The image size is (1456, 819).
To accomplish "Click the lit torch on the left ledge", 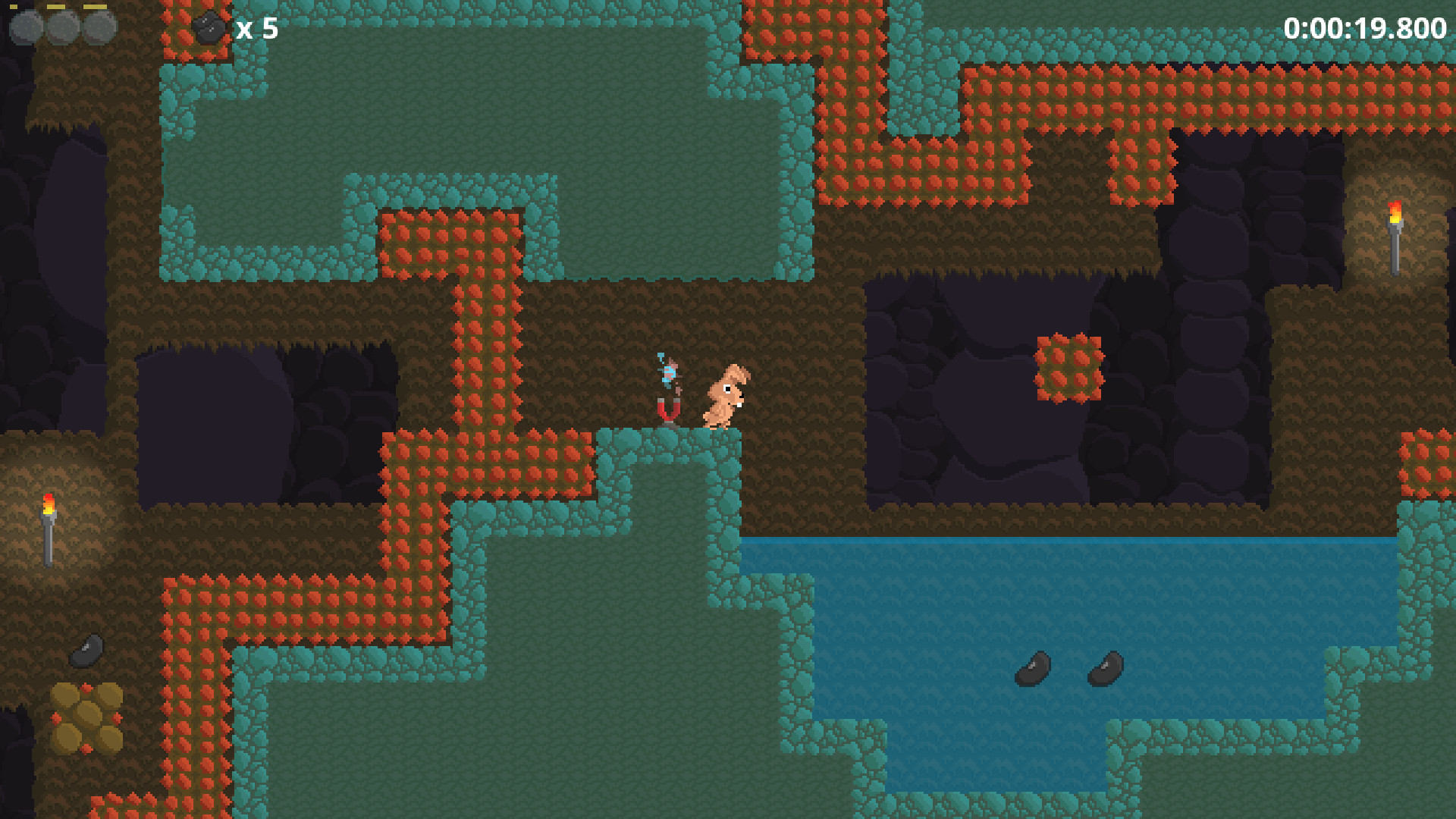I will 47,523.
